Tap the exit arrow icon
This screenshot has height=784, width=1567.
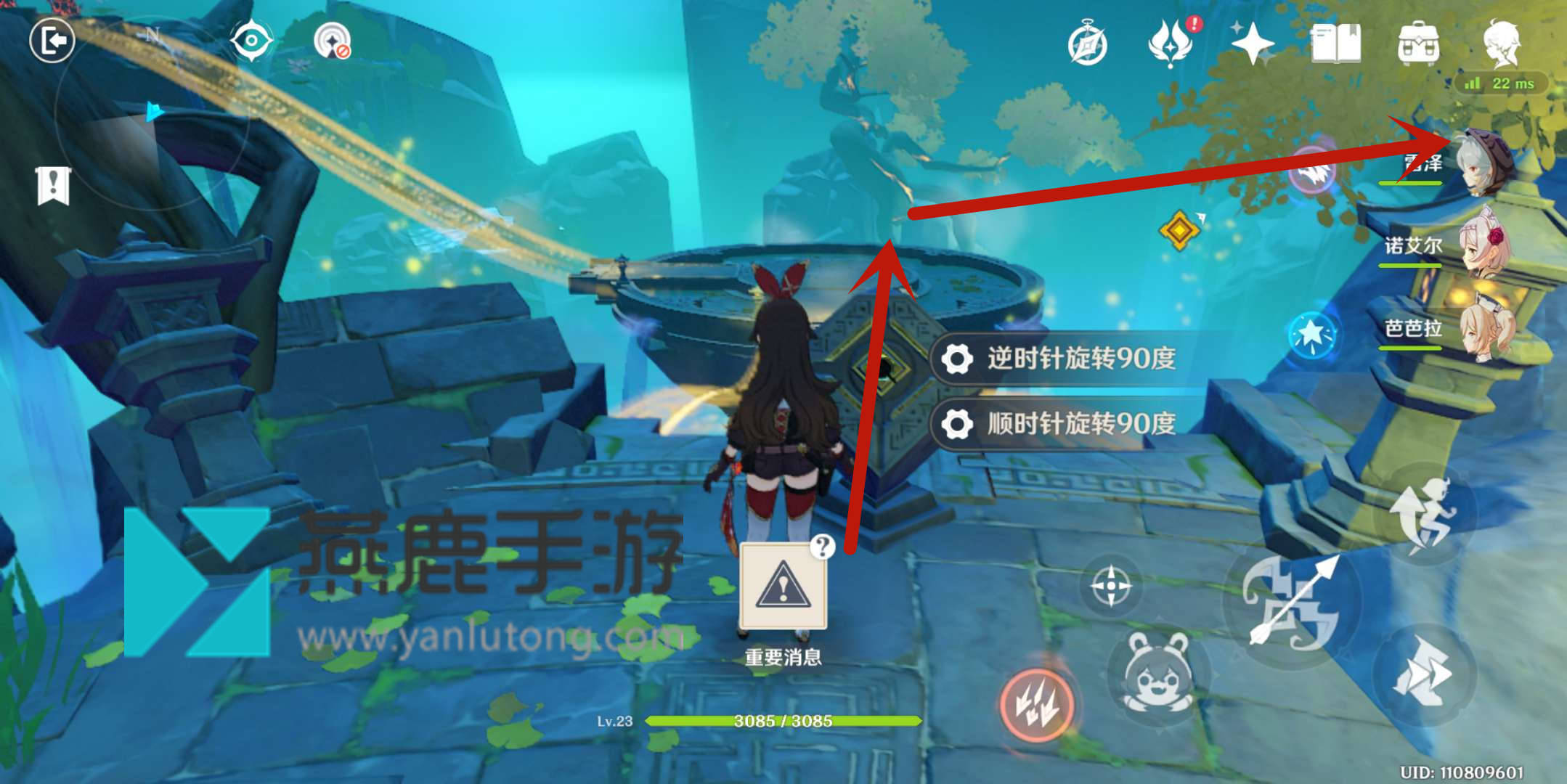(x=52, y=40)
